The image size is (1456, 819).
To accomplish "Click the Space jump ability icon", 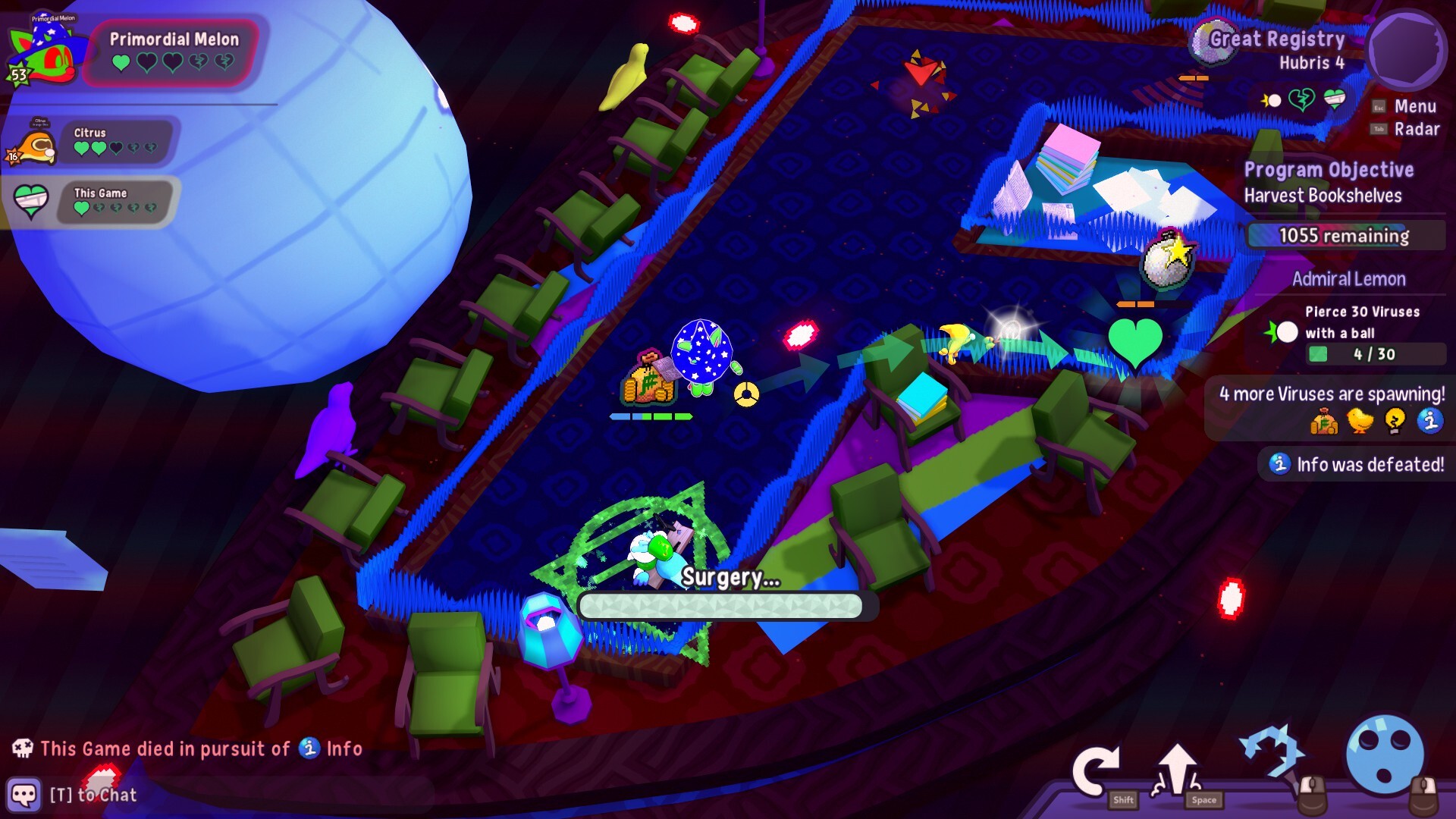I will pyautogui.click(x=1178, y=766).
